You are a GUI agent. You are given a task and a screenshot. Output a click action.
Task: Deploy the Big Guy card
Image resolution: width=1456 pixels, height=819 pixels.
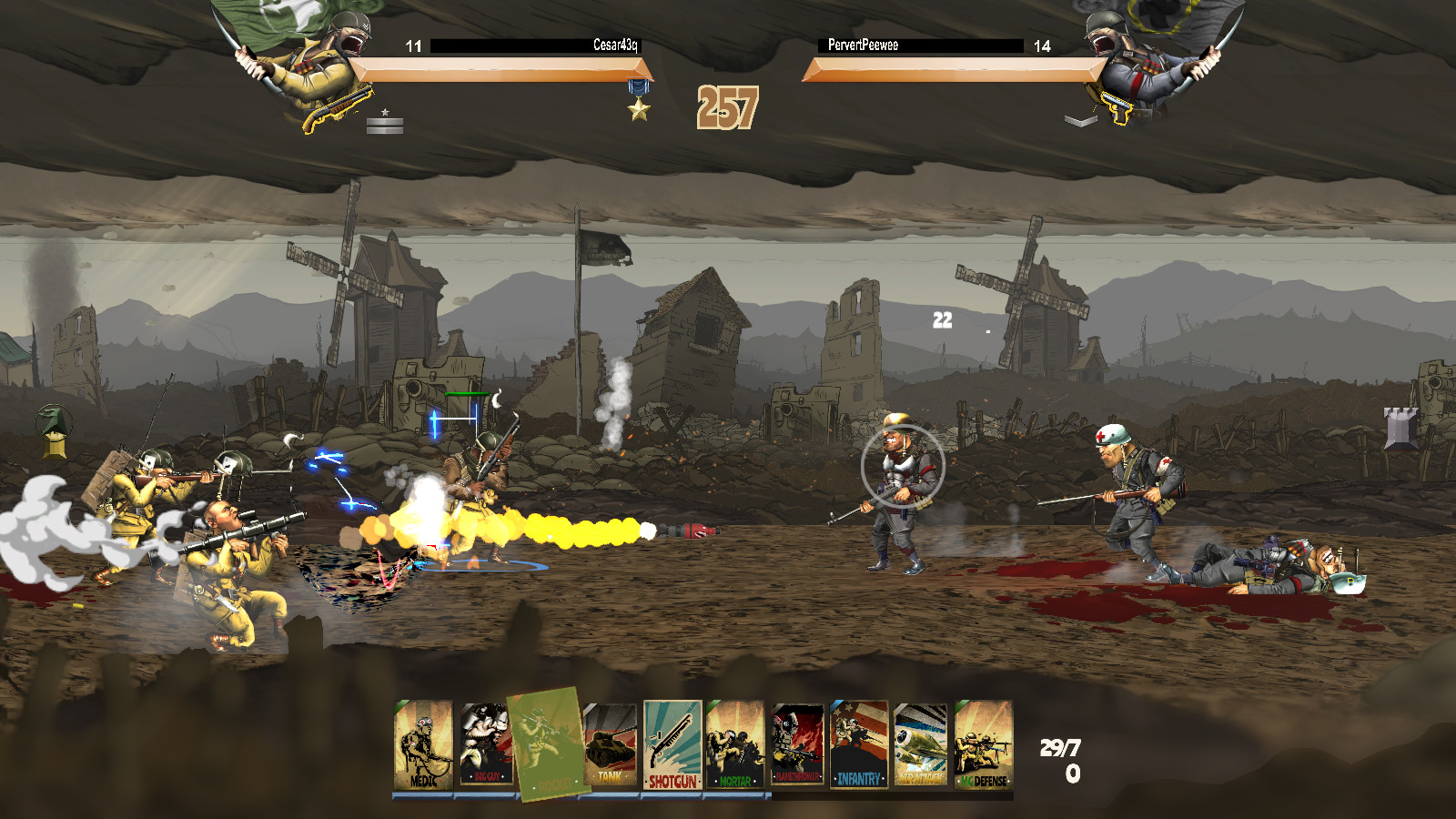485,745
